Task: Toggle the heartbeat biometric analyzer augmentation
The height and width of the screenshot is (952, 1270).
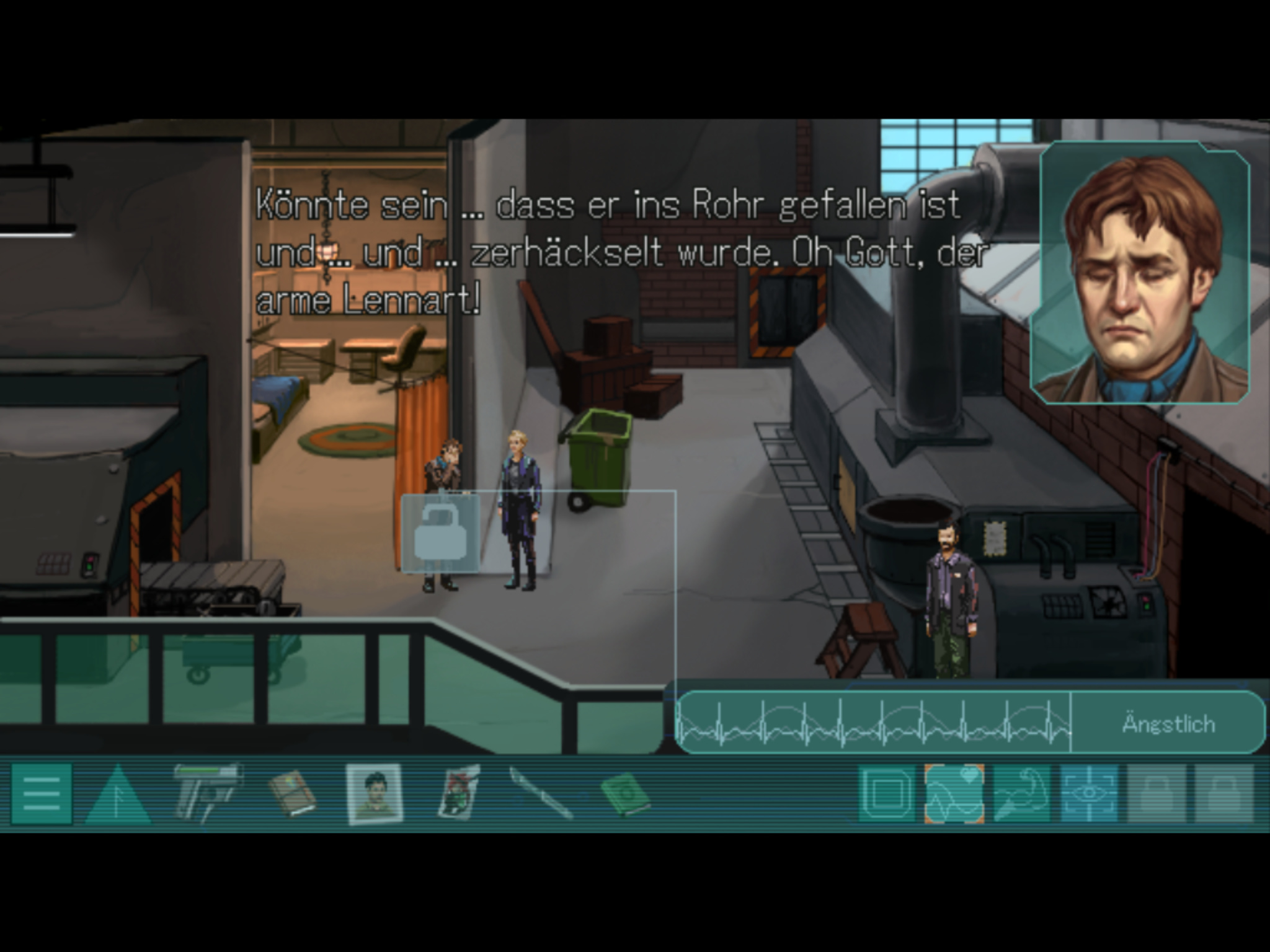Action: click(954, 794)
